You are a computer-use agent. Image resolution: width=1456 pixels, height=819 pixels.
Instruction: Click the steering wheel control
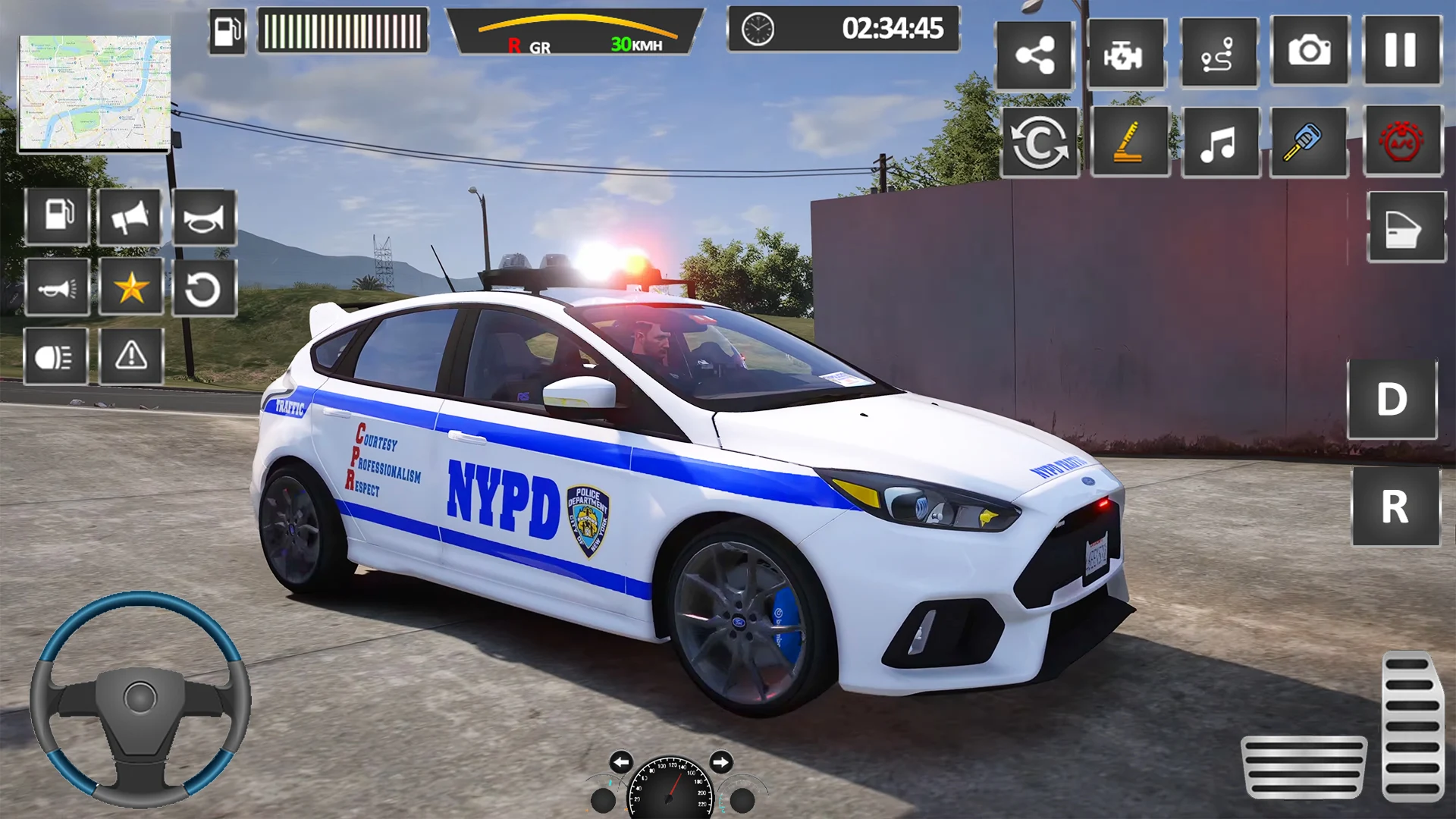coord(140,698)
